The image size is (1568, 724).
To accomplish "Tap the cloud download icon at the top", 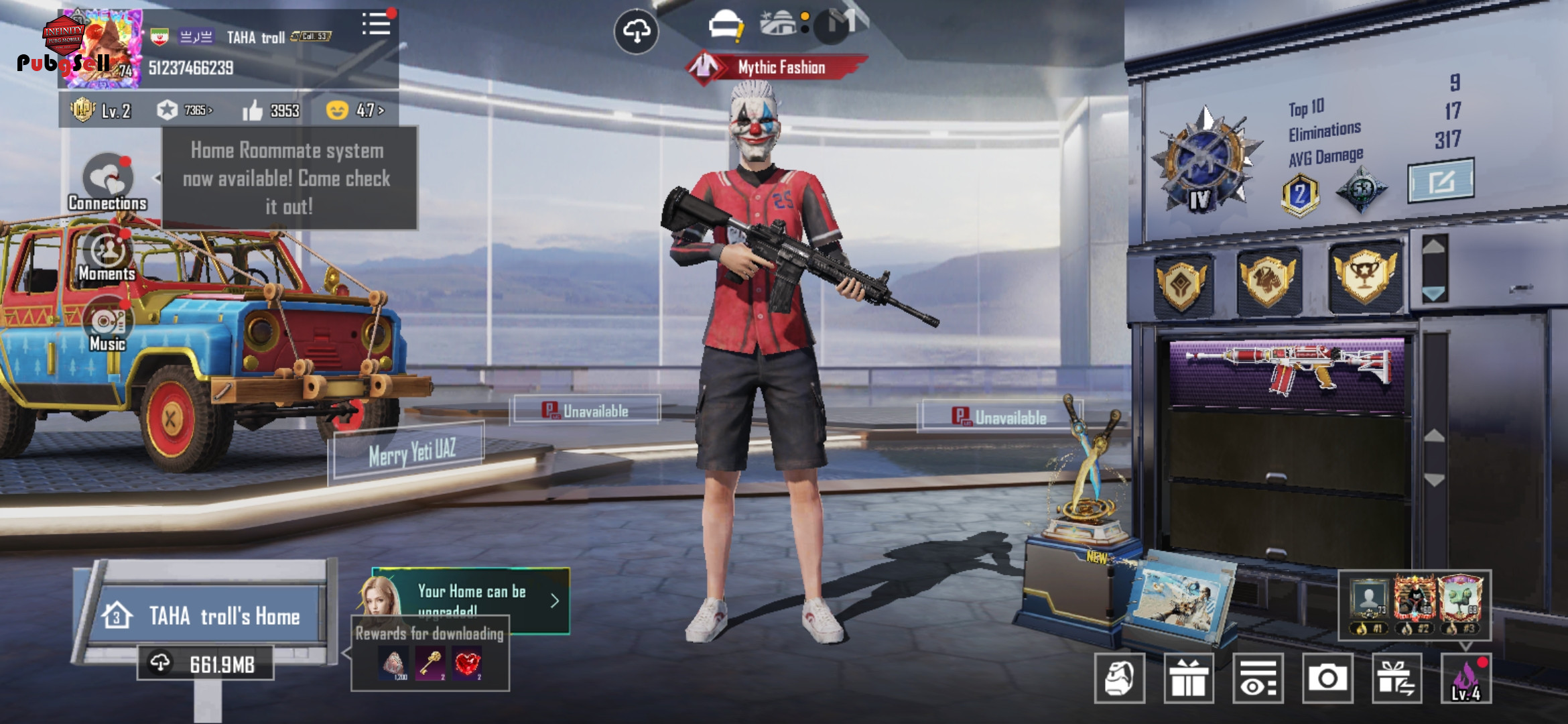I will [x=636, y=31].
